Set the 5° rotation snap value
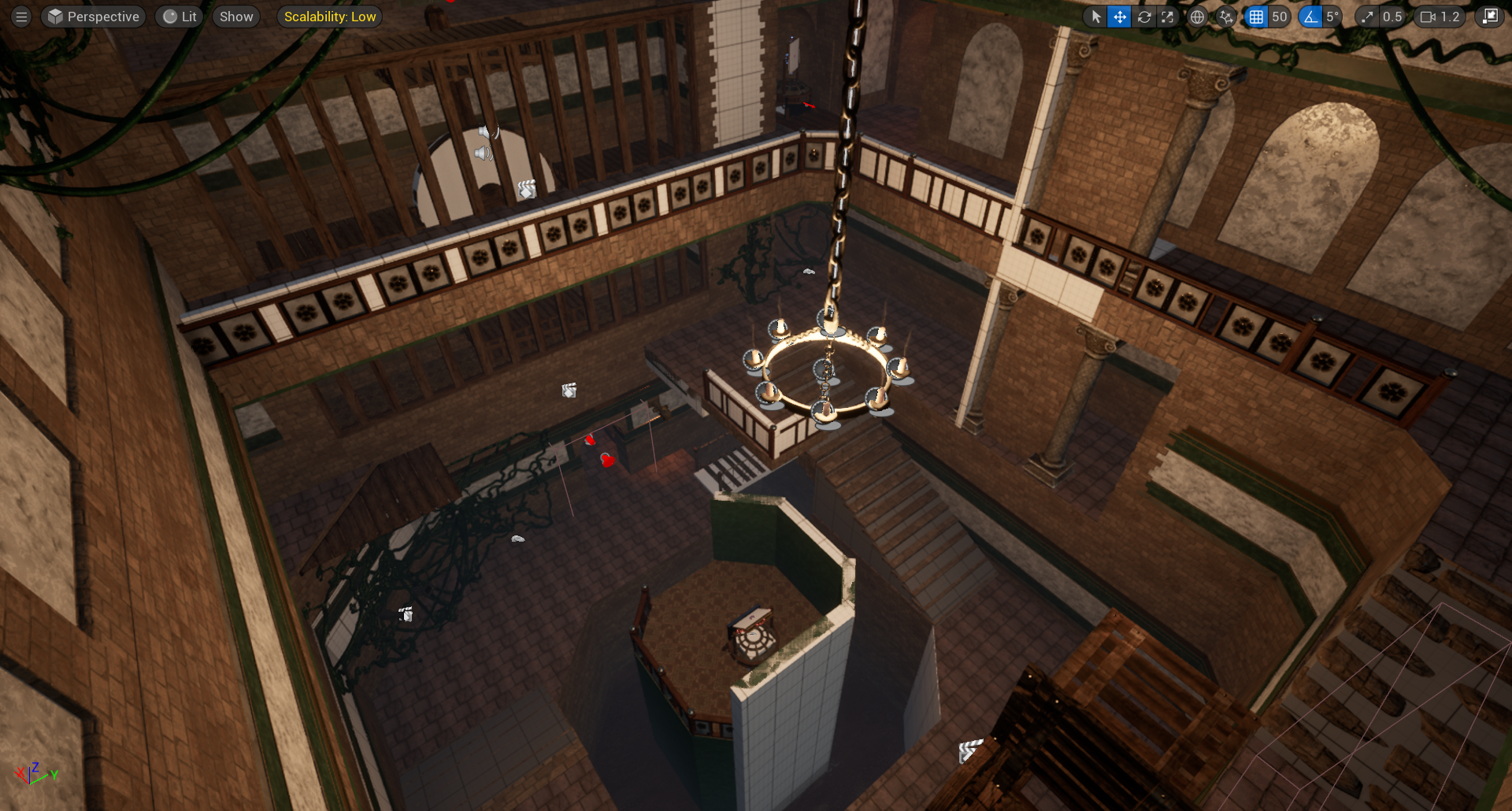The width and height of the screenshot is (1512, 811). (x=1332, y=17)
